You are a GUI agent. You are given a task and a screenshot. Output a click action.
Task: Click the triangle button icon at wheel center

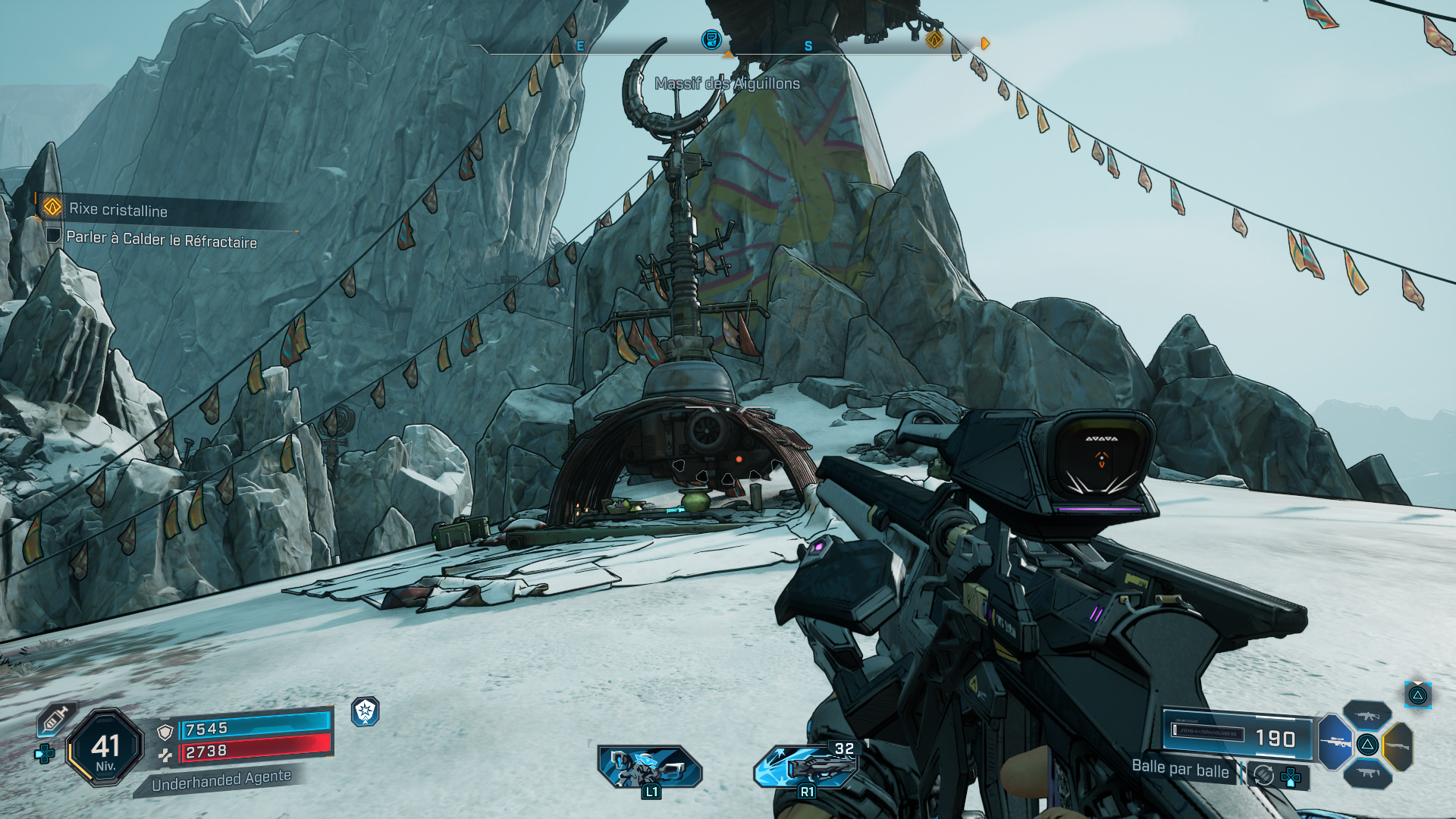pyautogui.click(x=1367, y=745)
